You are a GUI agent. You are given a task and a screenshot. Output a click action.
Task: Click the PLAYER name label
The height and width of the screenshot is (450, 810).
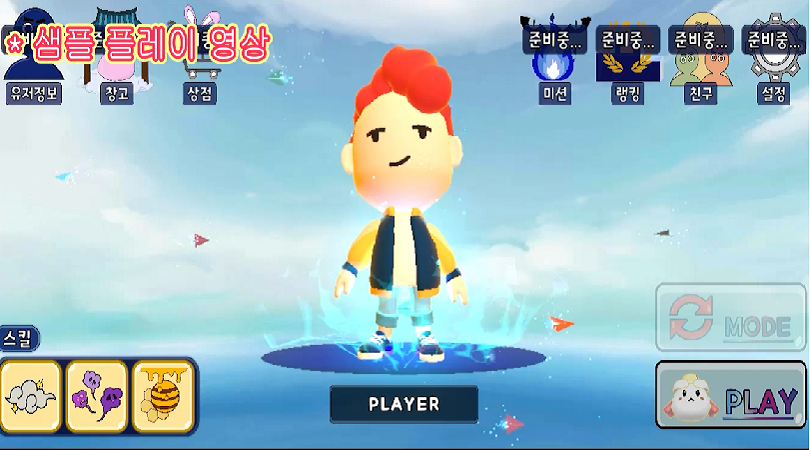[404, 404]
